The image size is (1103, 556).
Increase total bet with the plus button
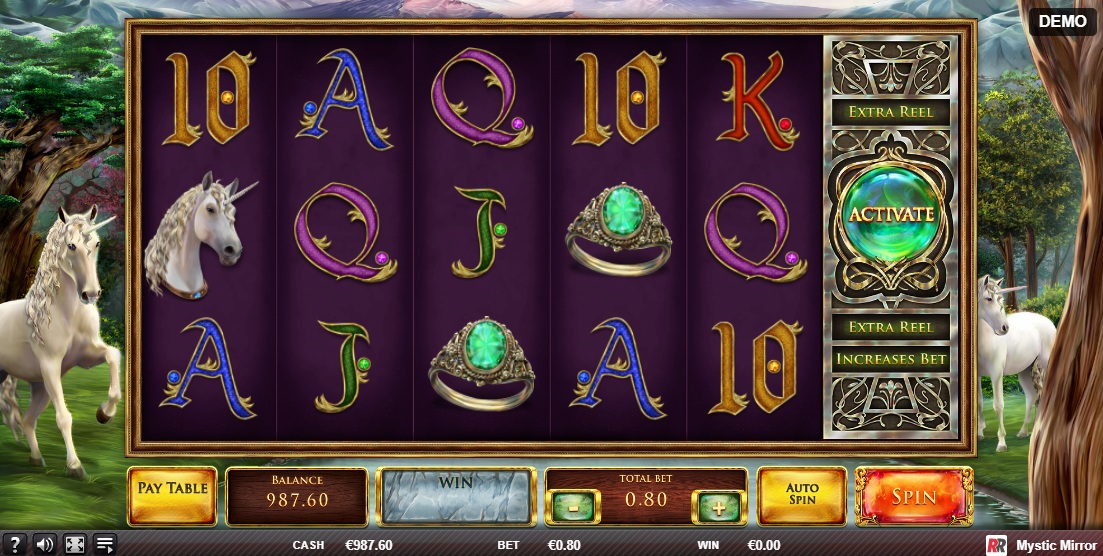[718, 506]
